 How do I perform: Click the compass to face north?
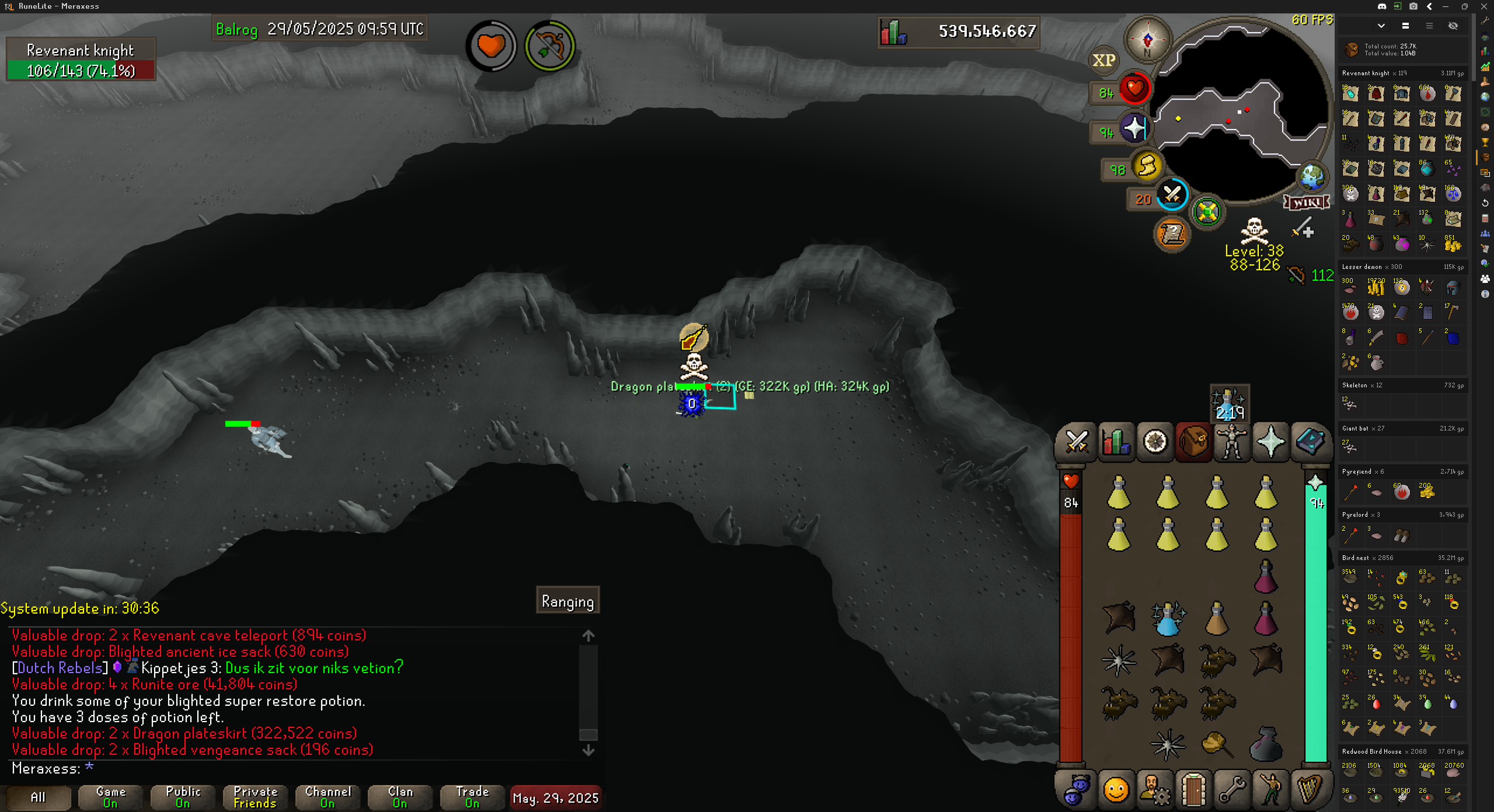point(1147,40)
